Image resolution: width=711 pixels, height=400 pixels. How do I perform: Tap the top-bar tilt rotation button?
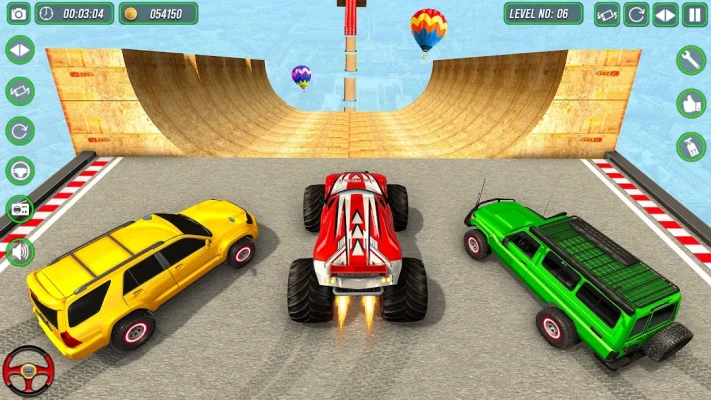(x=607, y=14)
